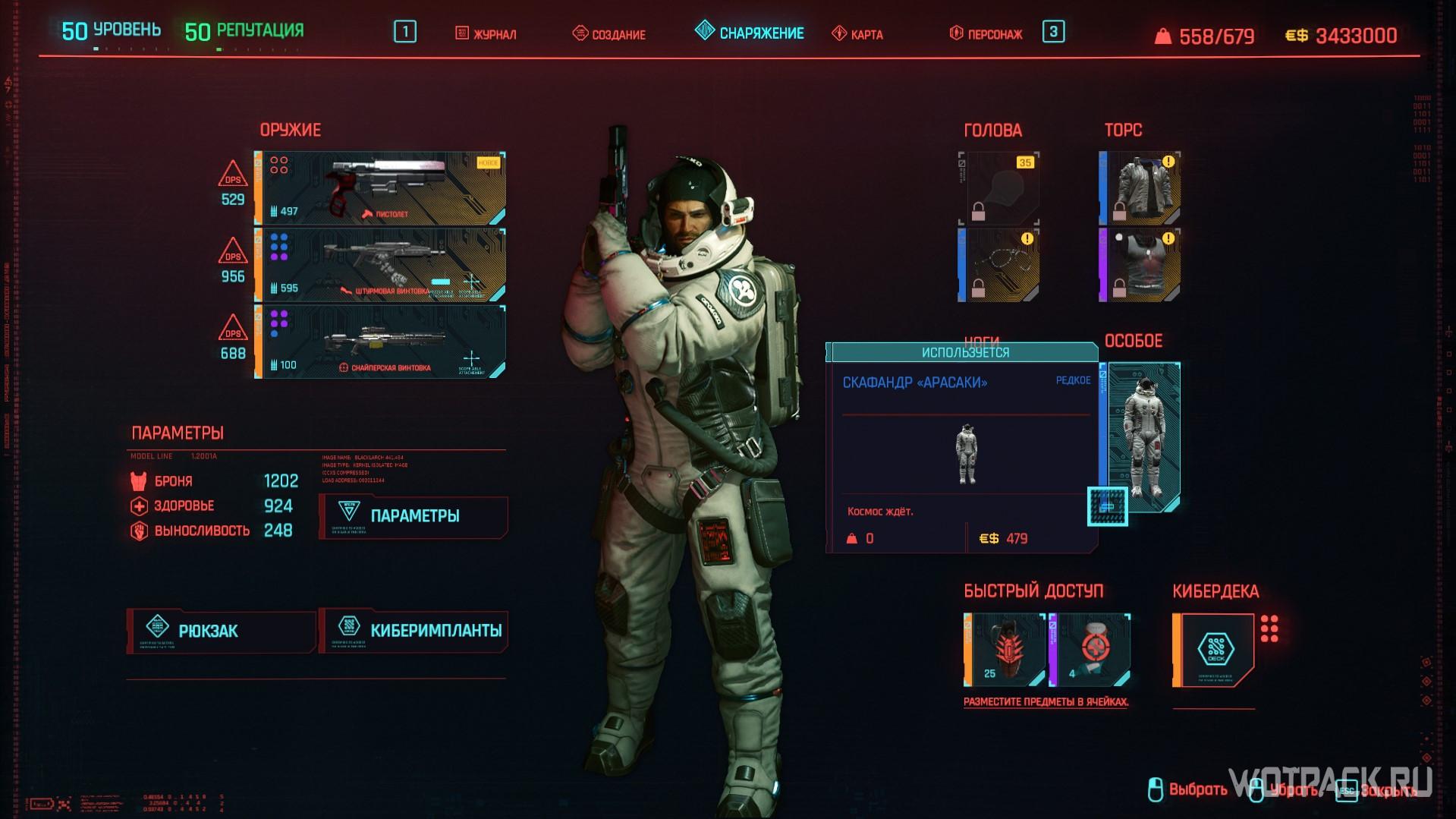Select the pistol weapon slot
The height and width of the screenshot is (819, 1456).
point(380,188)
